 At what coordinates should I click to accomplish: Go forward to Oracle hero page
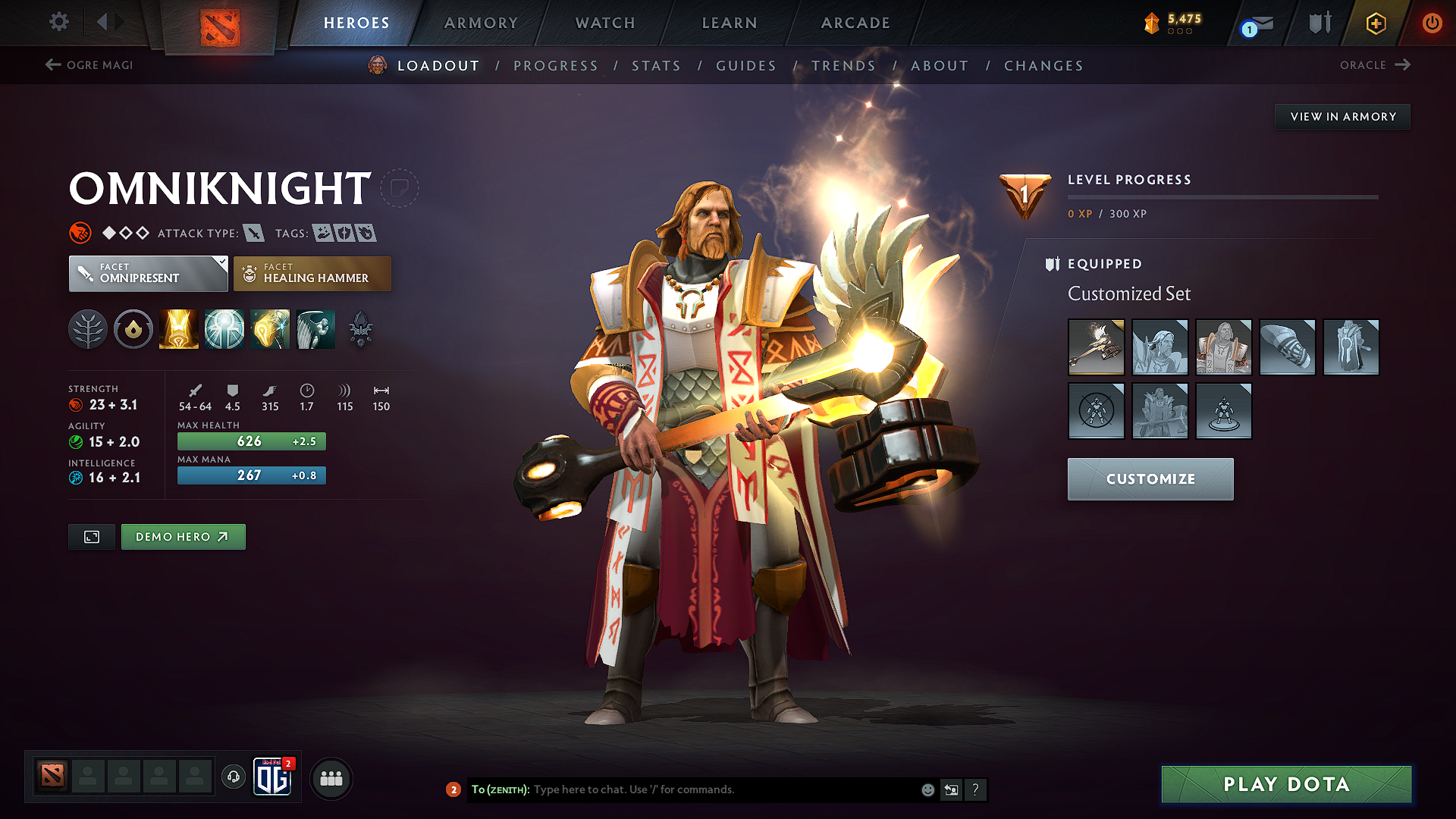(x=1374, y=65)
